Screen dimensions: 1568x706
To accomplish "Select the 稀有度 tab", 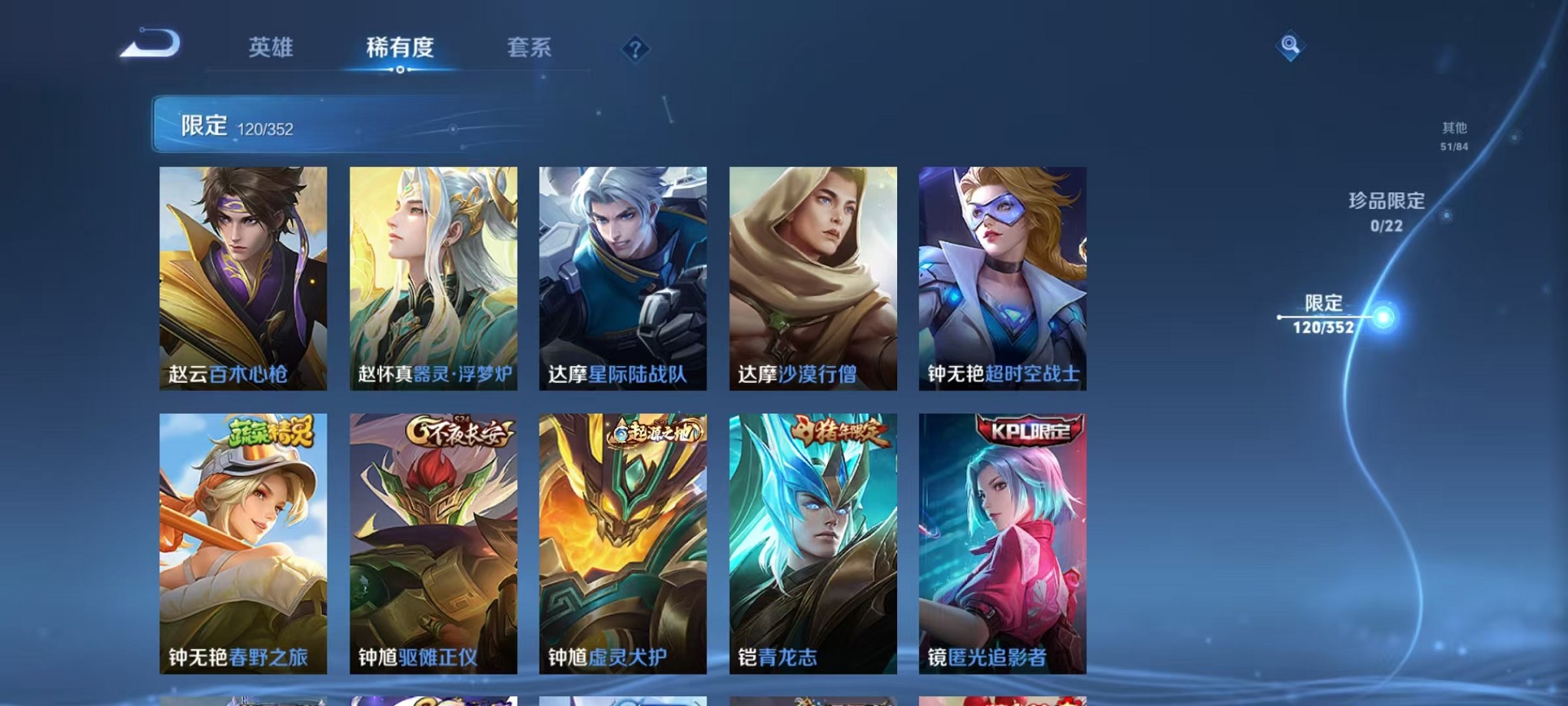I will tap(399, 48).
